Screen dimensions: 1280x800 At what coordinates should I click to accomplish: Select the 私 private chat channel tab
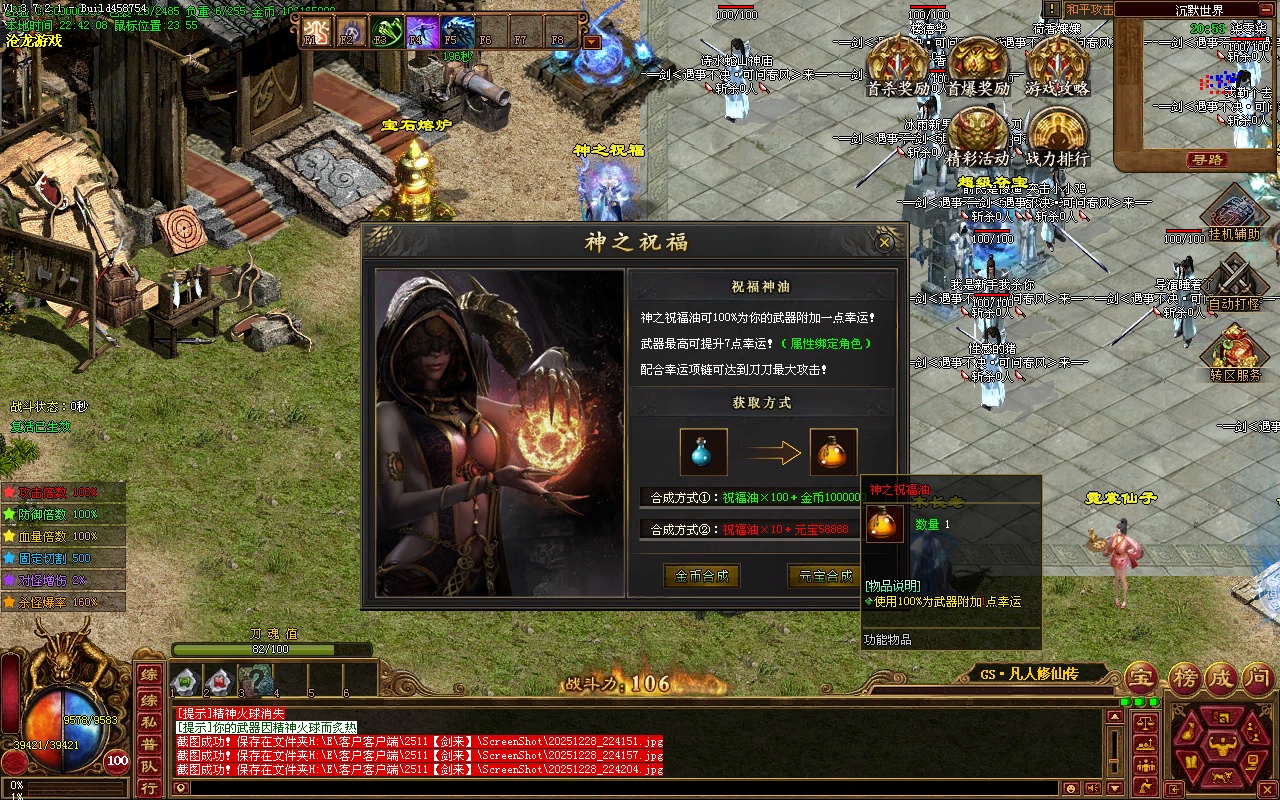(x=148, y=722)
